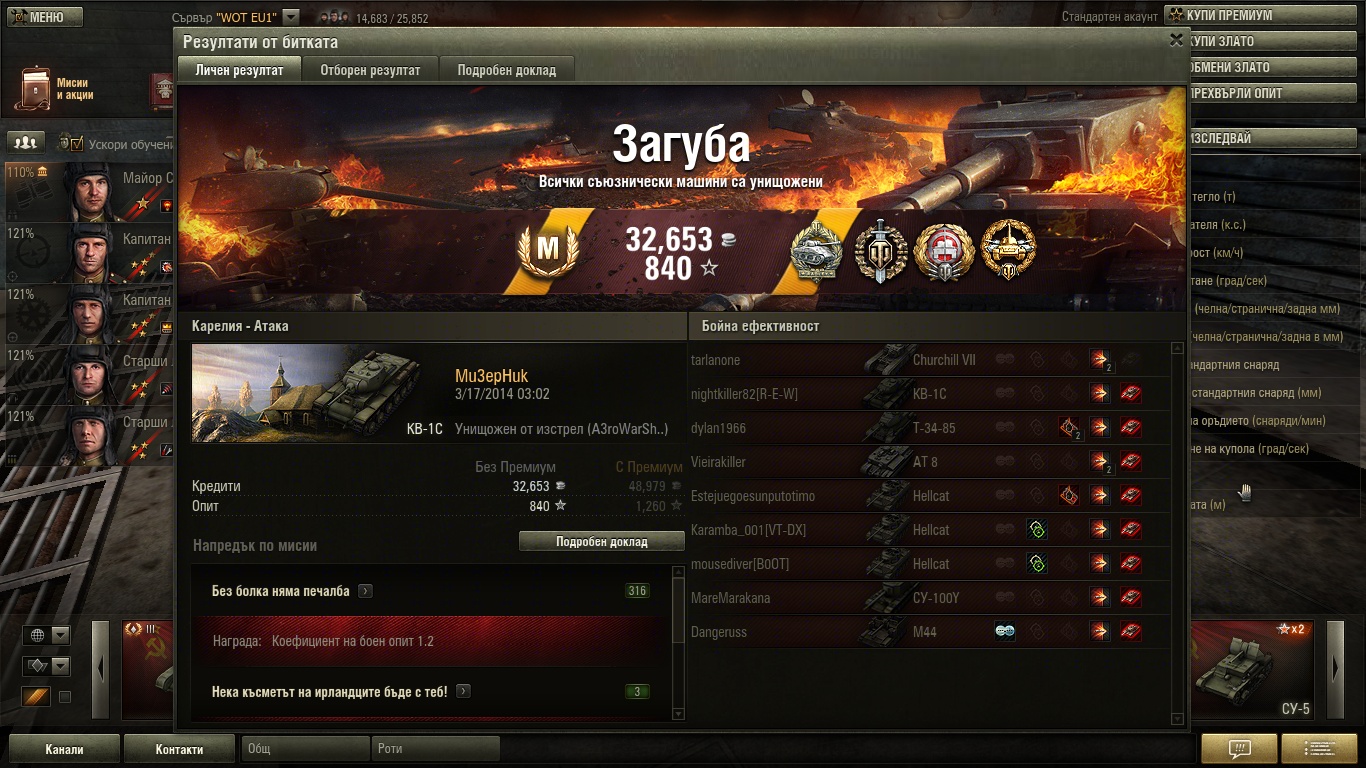
Task: Click the Подробен доклад button under credits
Action: (x=602, y=541)
